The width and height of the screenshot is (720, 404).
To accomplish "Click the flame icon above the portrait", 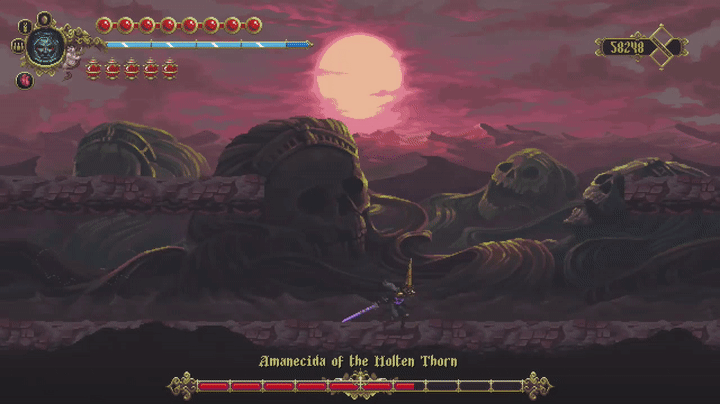I will click(45, 18).
